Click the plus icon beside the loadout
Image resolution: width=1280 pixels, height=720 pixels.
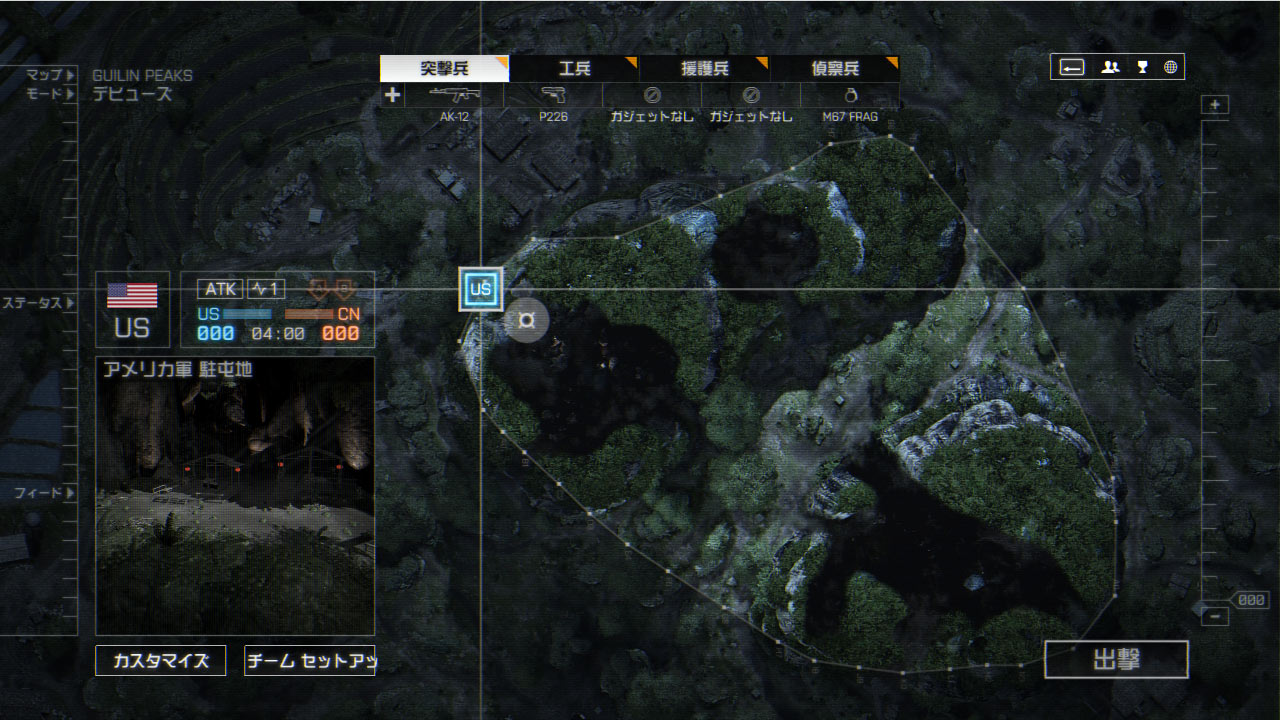tap(392, 96)
